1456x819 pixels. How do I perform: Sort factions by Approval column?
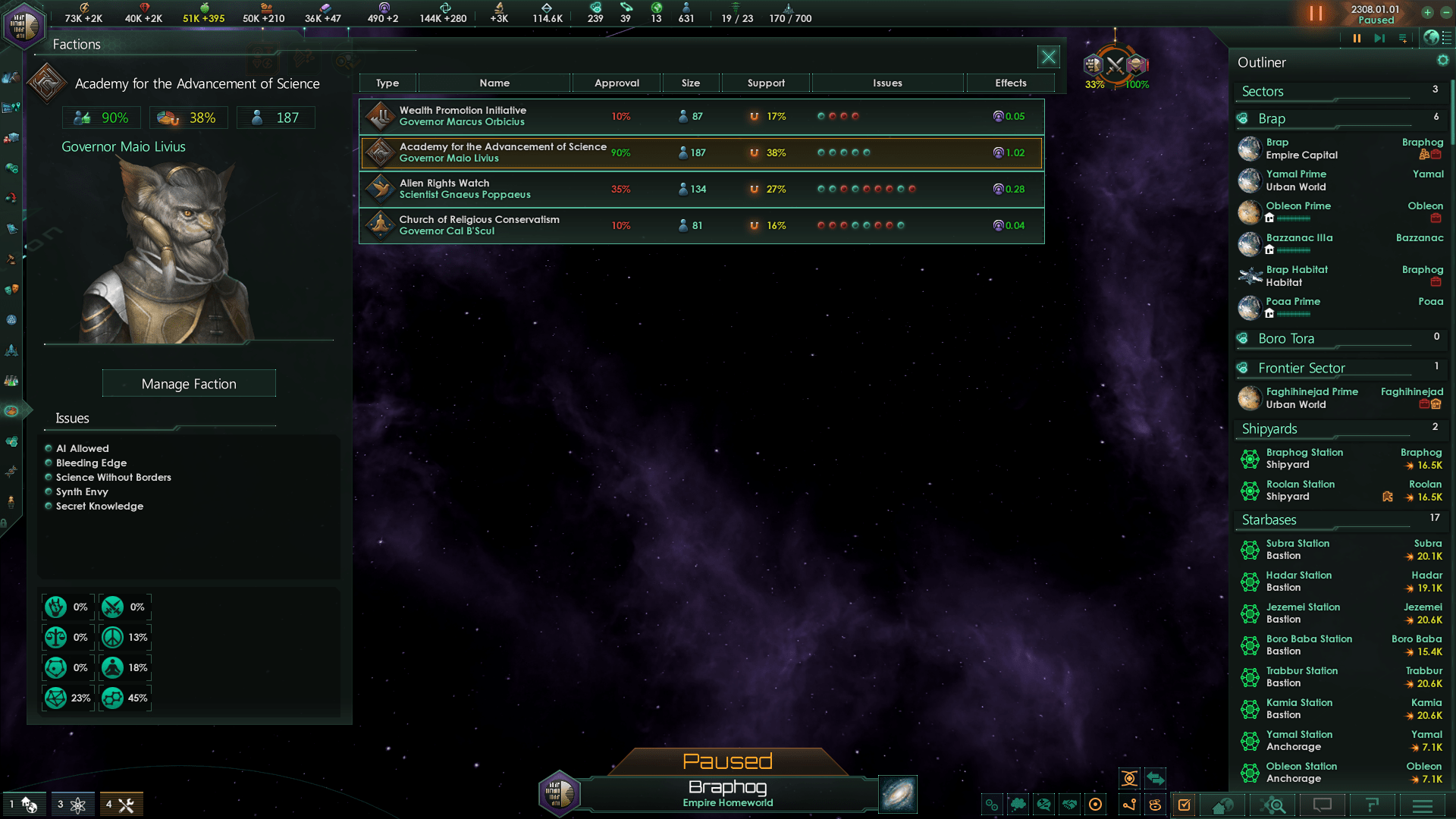point(617,83)
